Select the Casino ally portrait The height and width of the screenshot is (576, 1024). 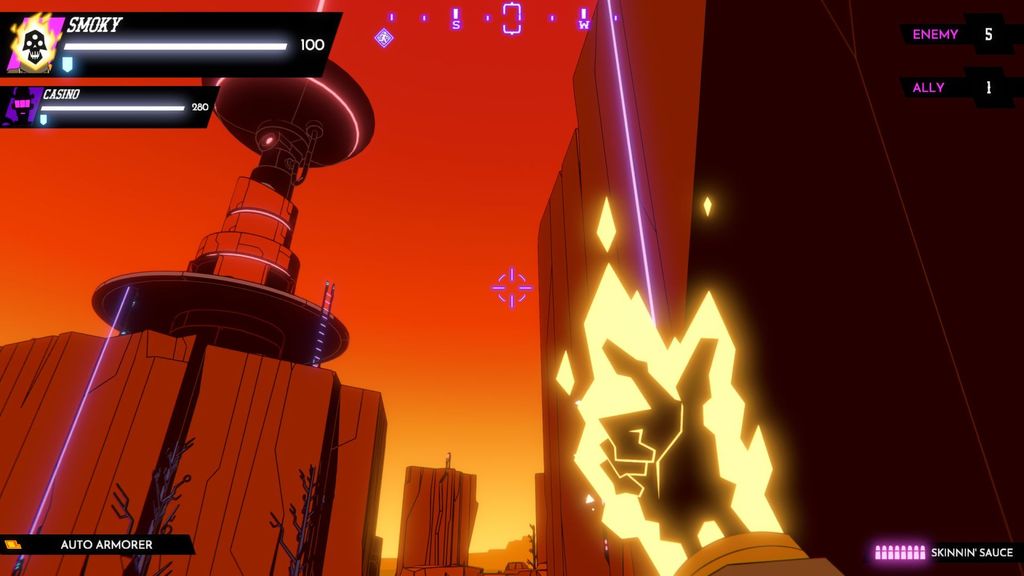tap(22, 106)
